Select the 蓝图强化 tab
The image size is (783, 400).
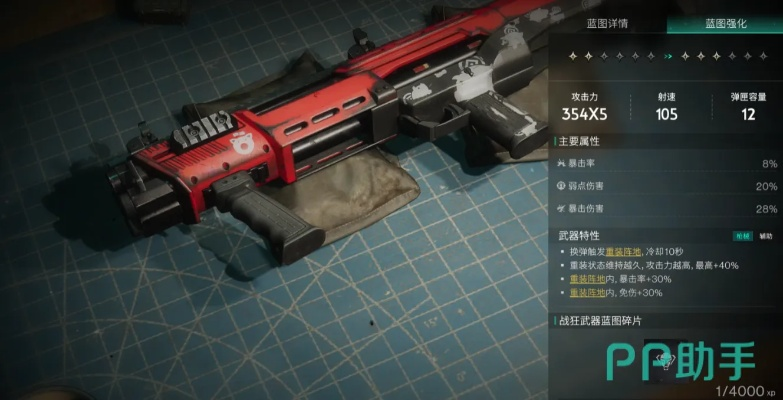coord(724,24)
